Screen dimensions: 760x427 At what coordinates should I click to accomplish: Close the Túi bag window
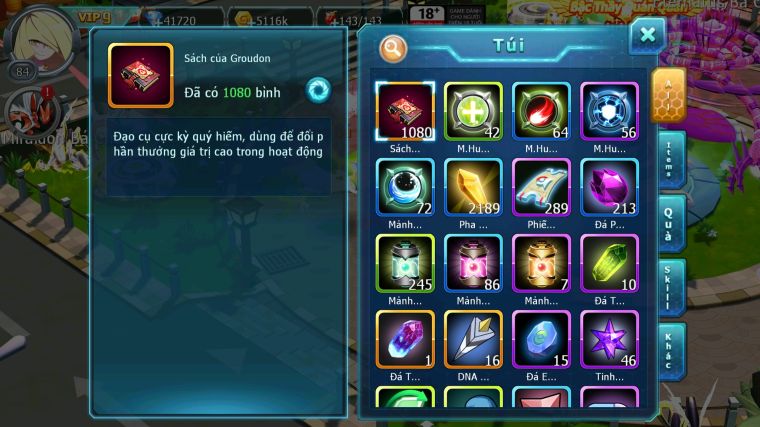[647, 36]
